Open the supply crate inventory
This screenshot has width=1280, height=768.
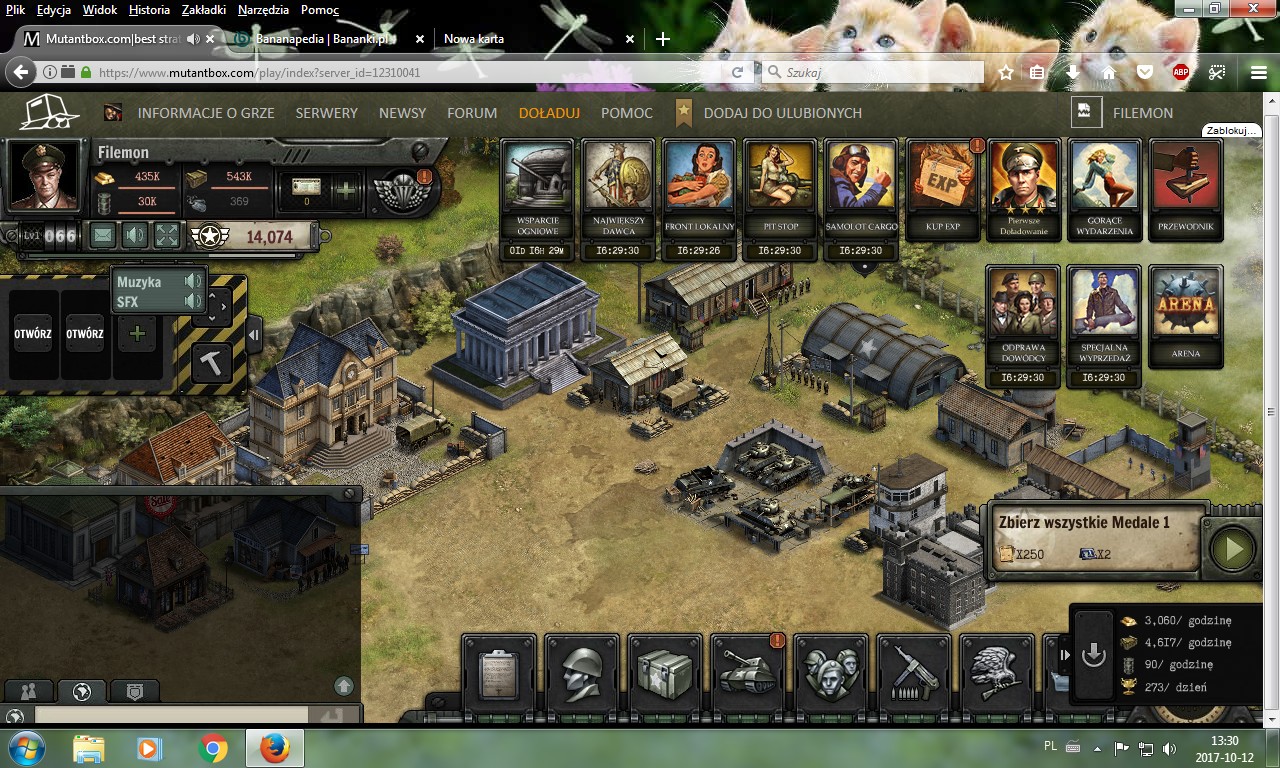pos(665,671)
